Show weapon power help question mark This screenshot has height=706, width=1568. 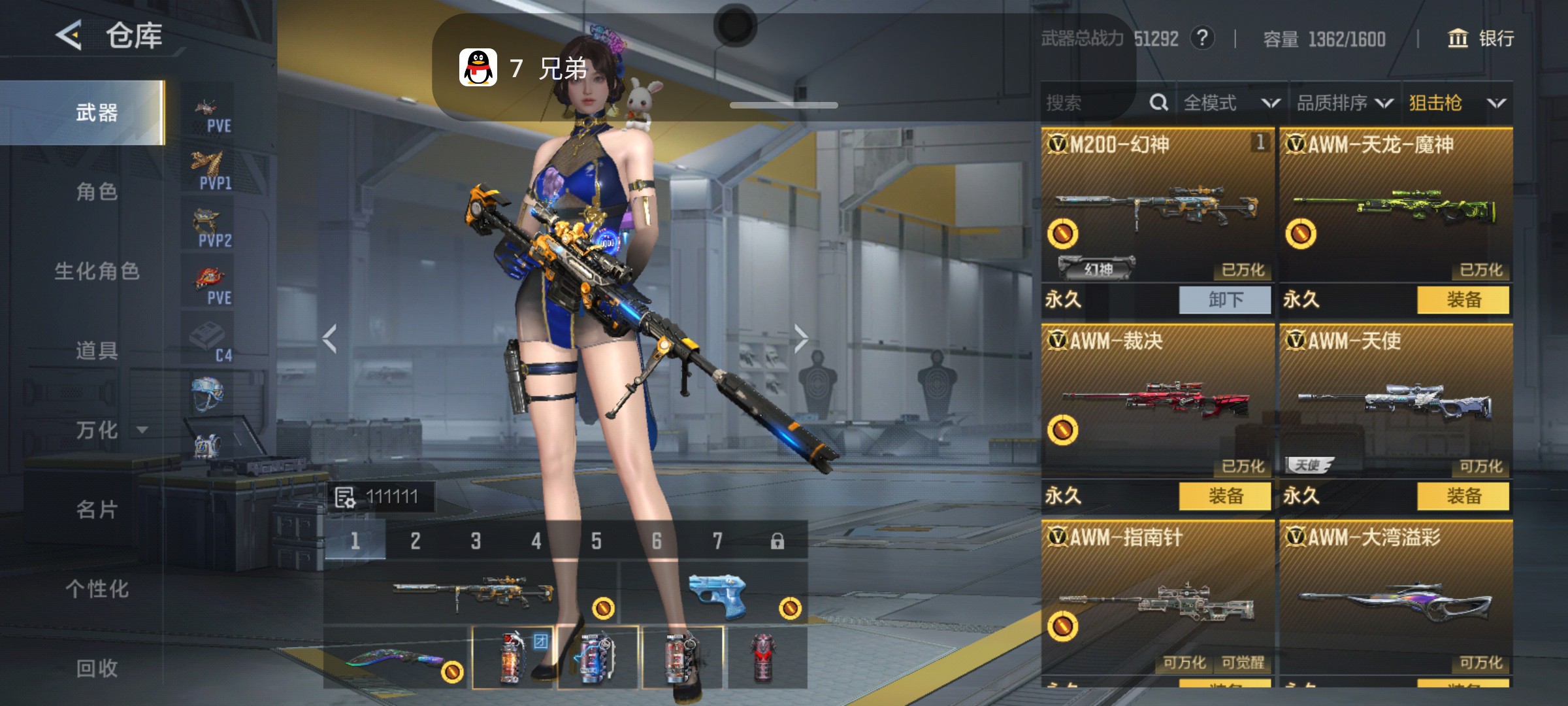(x=1202, y=39)
